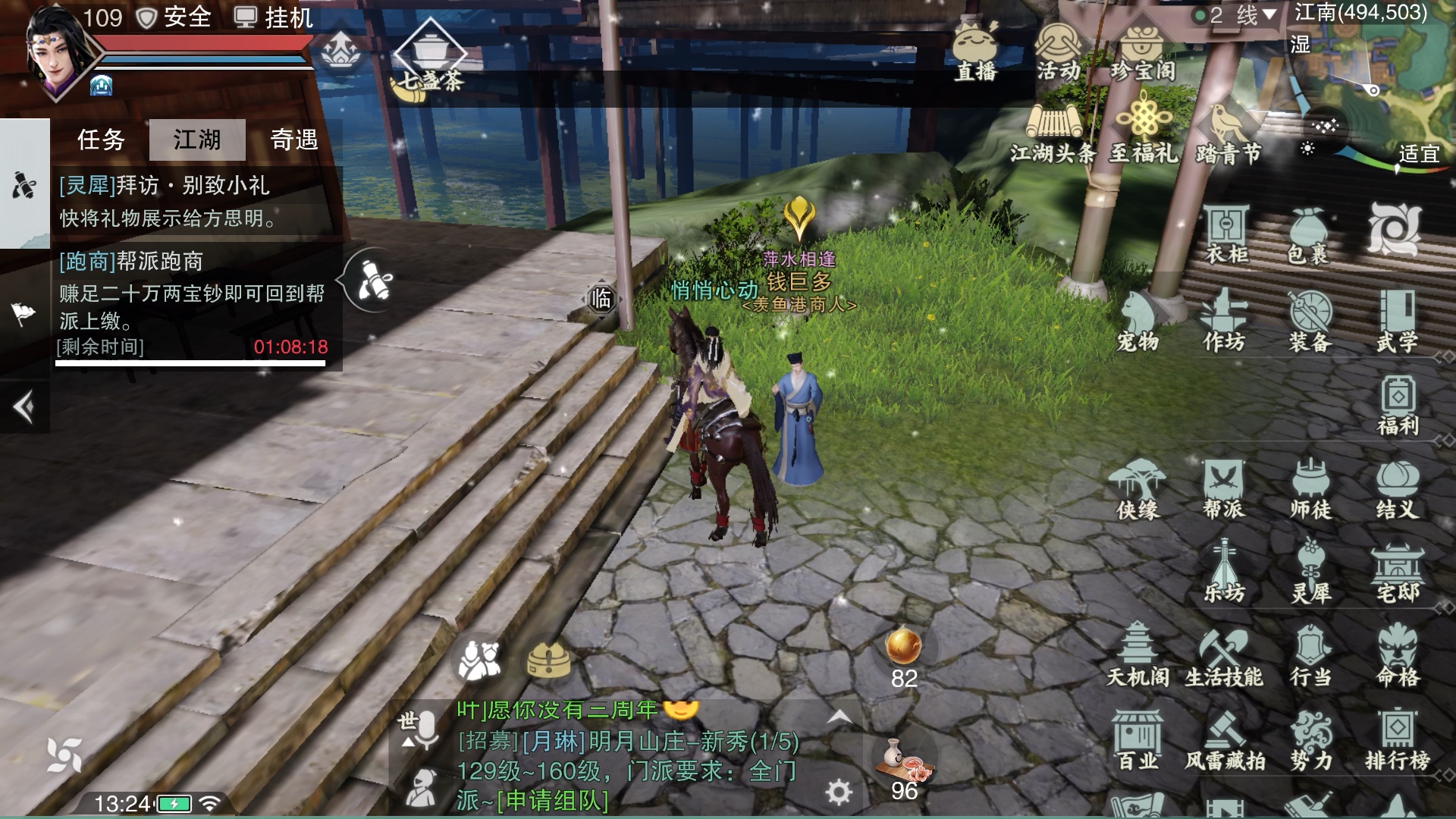
Task: Open the 活动 events menu
Action: (1059, 52)
